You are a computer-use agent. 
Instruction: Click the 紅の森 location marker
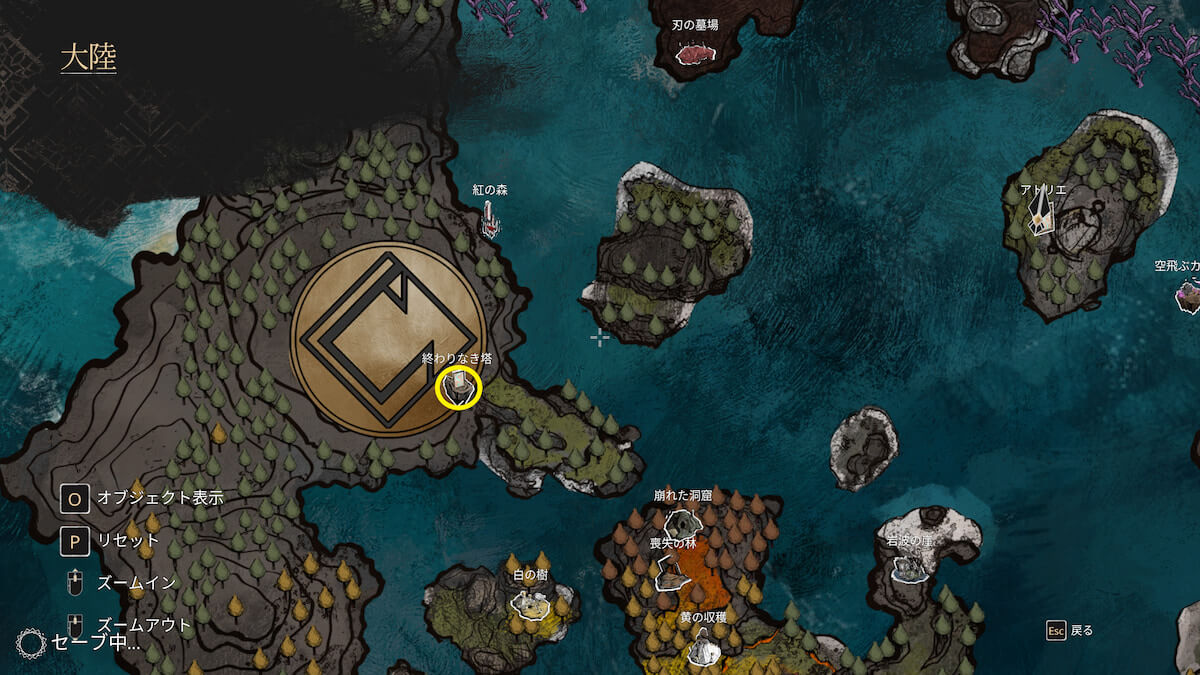490,220
